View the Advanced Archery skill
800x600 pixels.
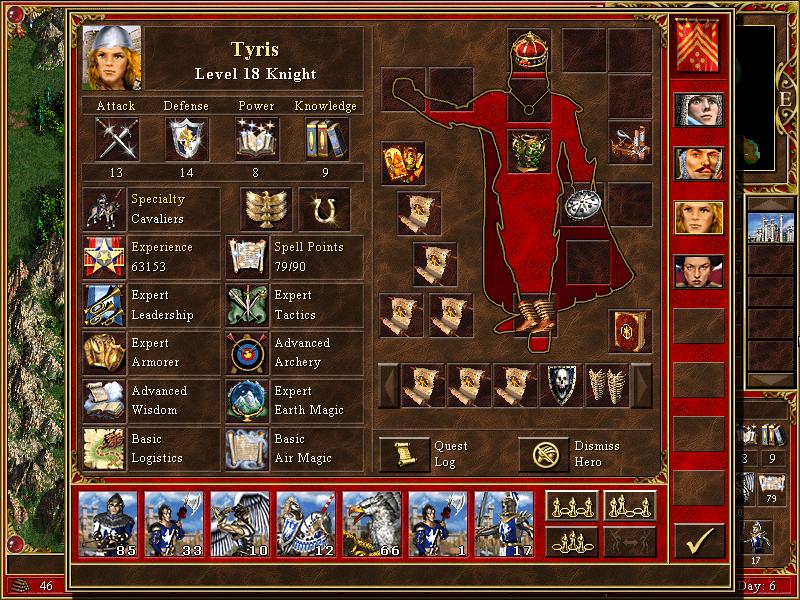pos(247,353)
